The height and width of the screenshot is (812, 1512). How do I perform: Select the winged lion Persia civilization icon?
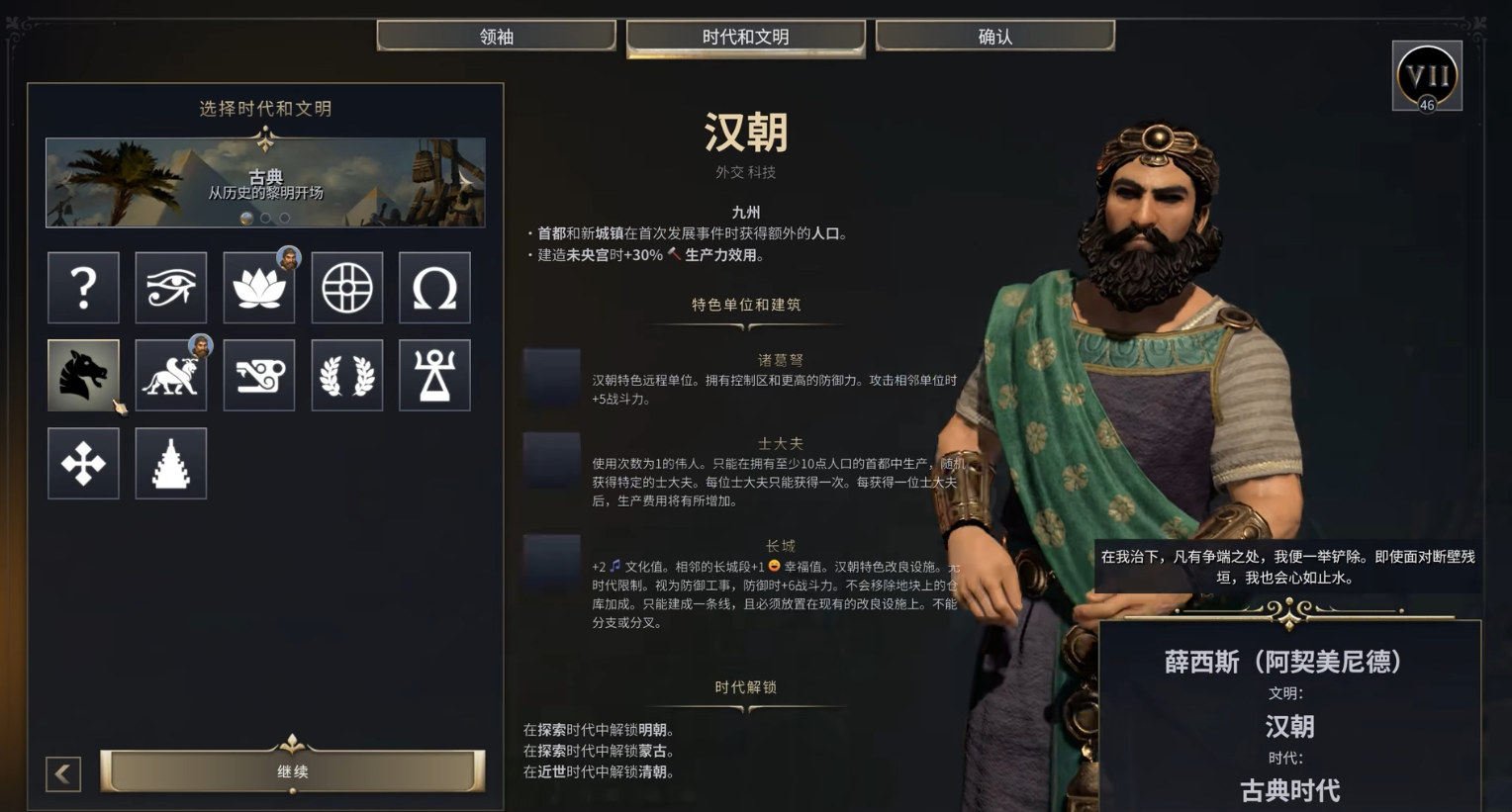click(x=171, y=375)
